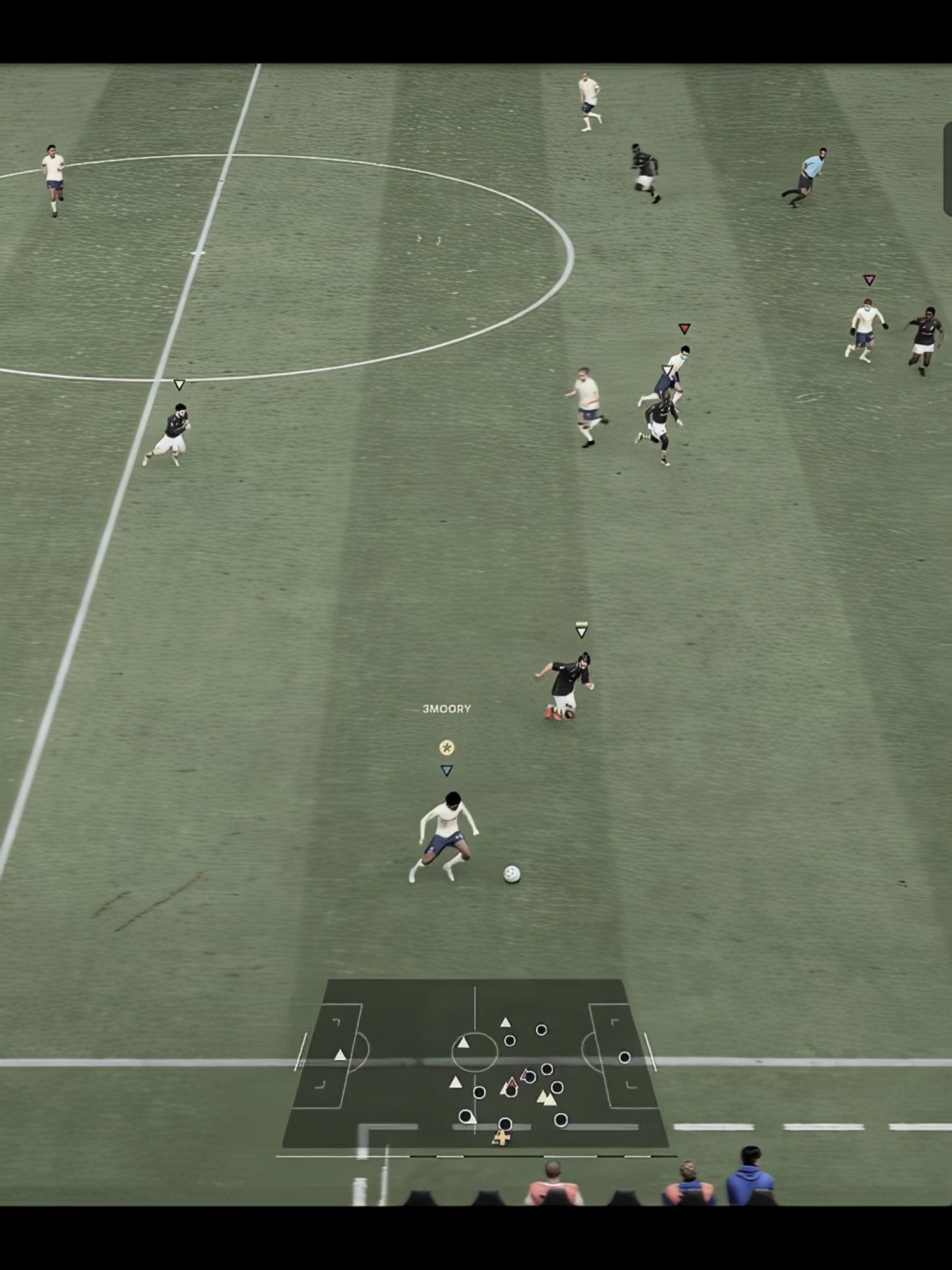Toggle the lone white triangle in the radar left box
The height and width of the screenshot is (1270, 952).
tap(340, 1054)
